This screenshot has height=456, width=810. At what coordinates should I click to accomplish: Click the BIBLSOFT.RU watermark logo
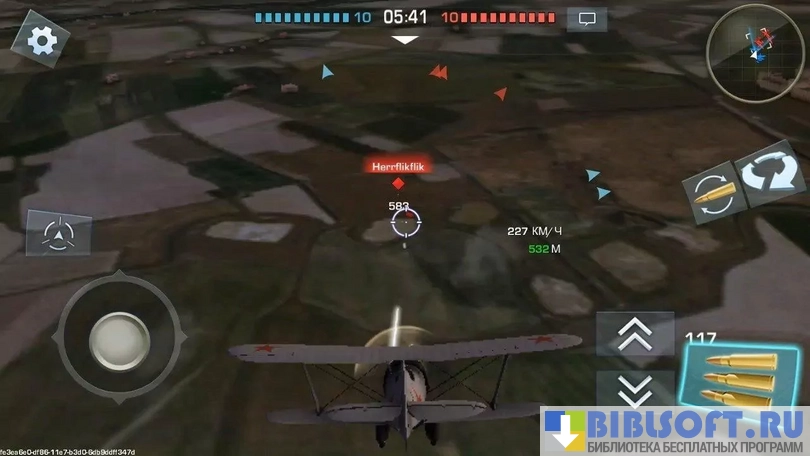[675, 432]
